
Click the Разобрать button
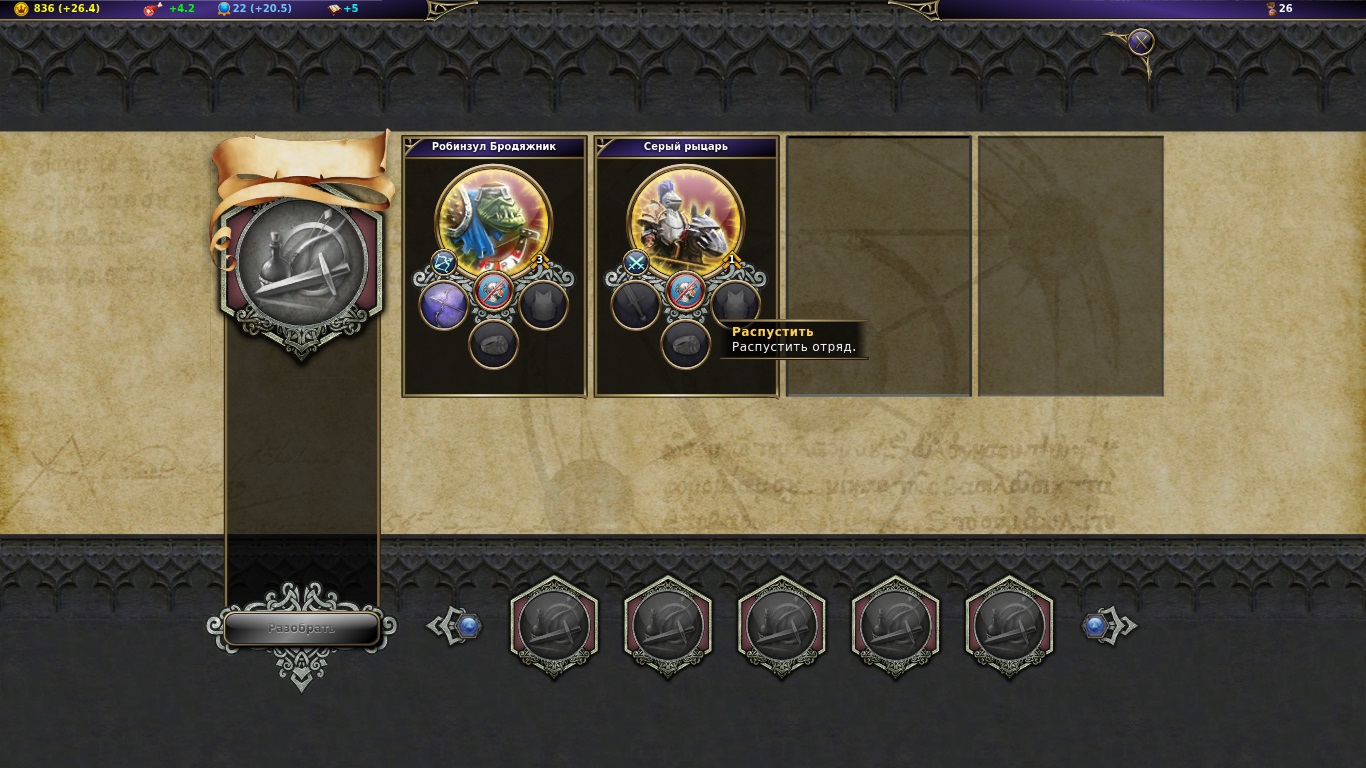coord(301,628)
